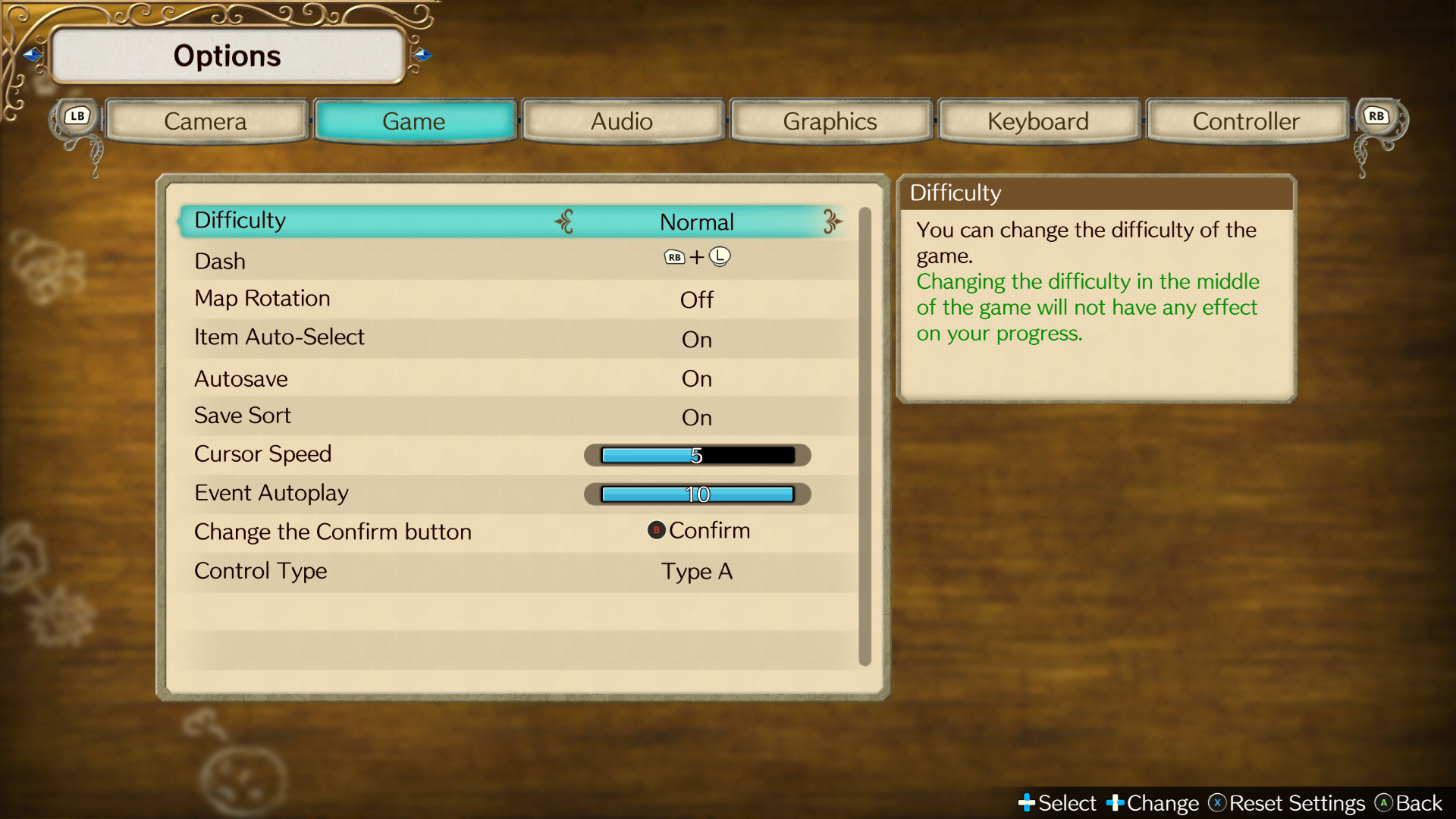Switch to the Controller tab
This screenshot has height=819, width=1456.
[x=1246, y=121]
